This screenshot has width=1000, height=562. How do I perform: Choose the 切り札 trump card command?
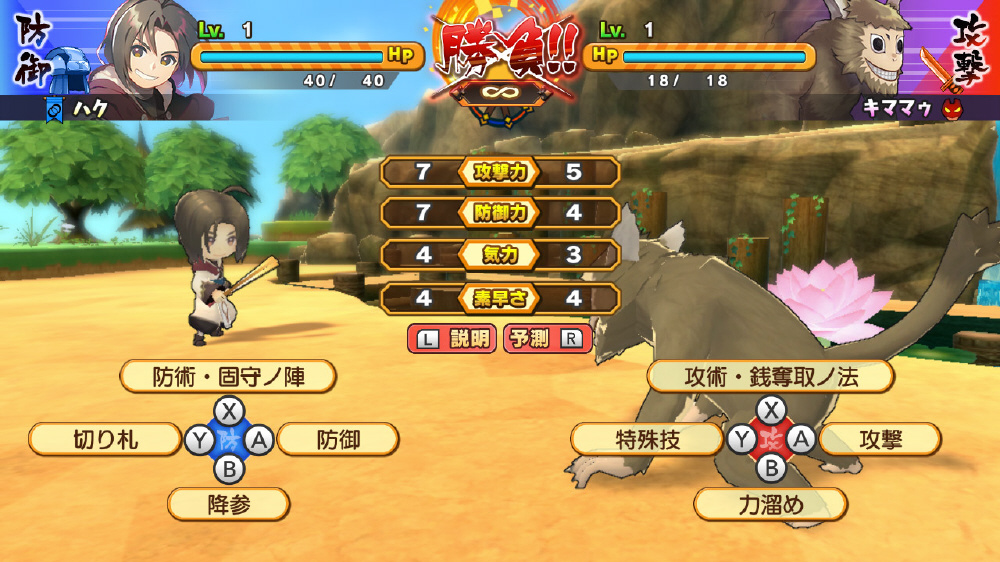tap(106, 439)
